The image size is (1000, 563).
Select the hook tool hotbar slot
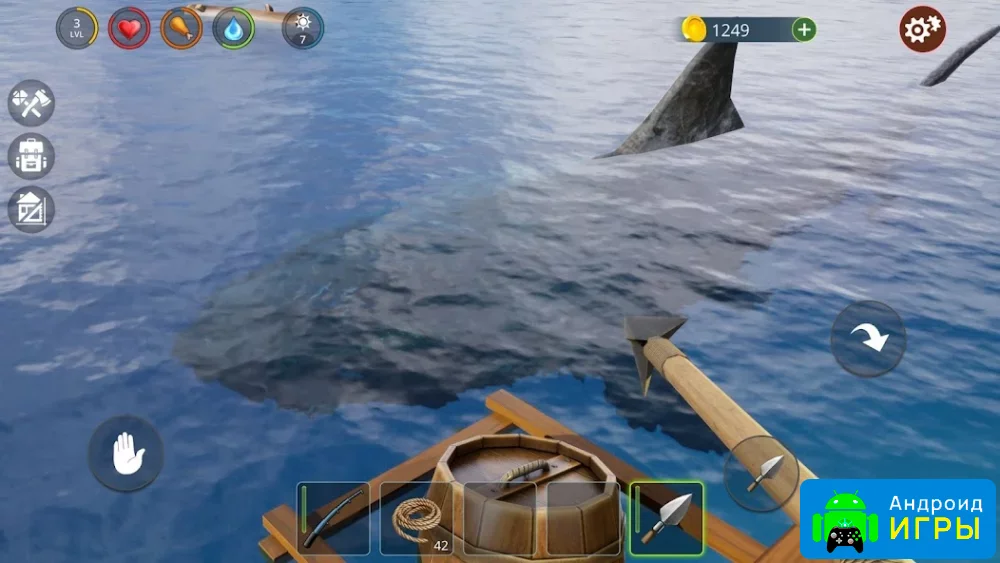click(x=333, y=519)
